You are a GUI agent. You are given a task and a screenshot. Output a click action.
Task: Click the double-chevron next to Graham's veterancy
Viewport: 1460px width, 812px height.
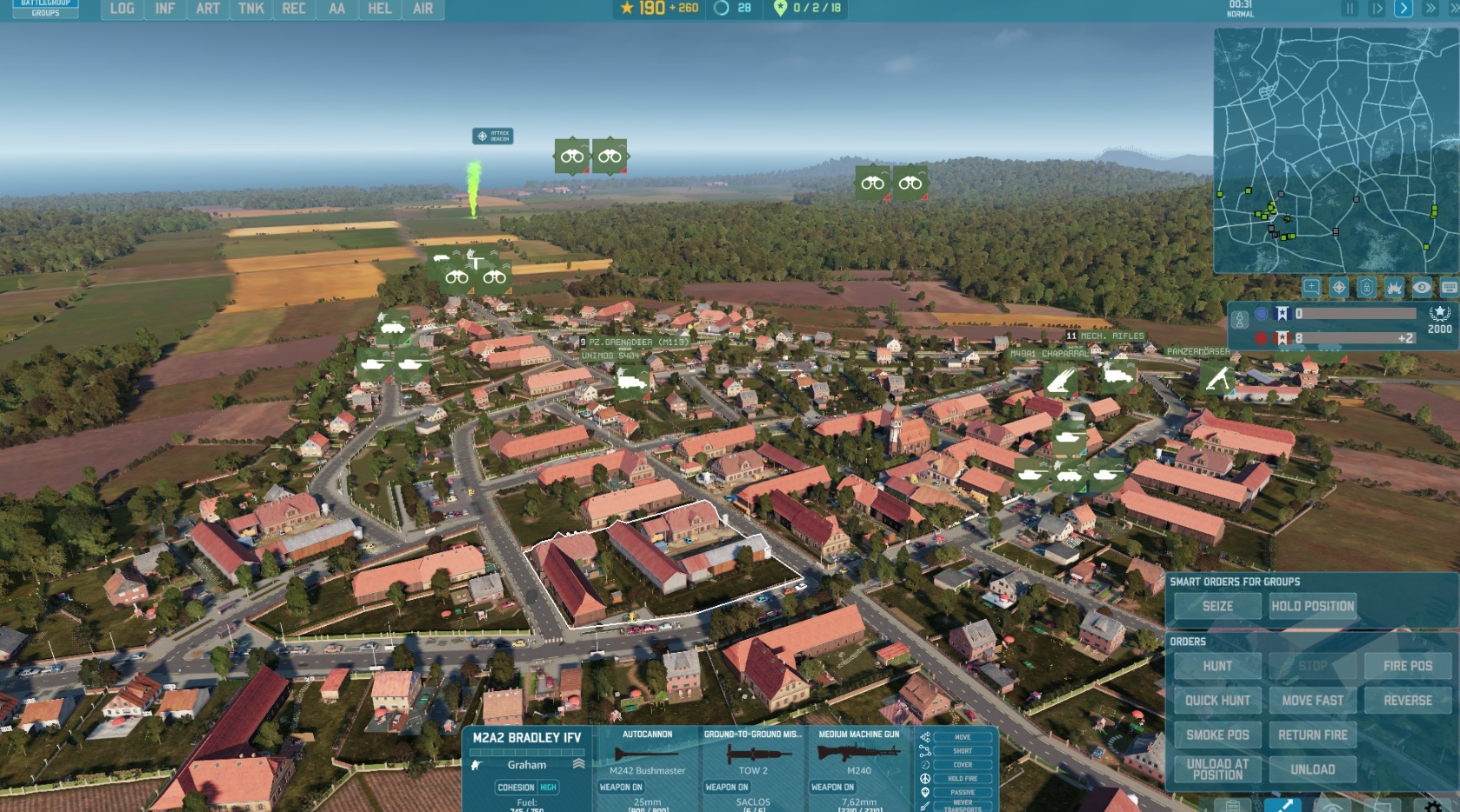coord(579,764)
